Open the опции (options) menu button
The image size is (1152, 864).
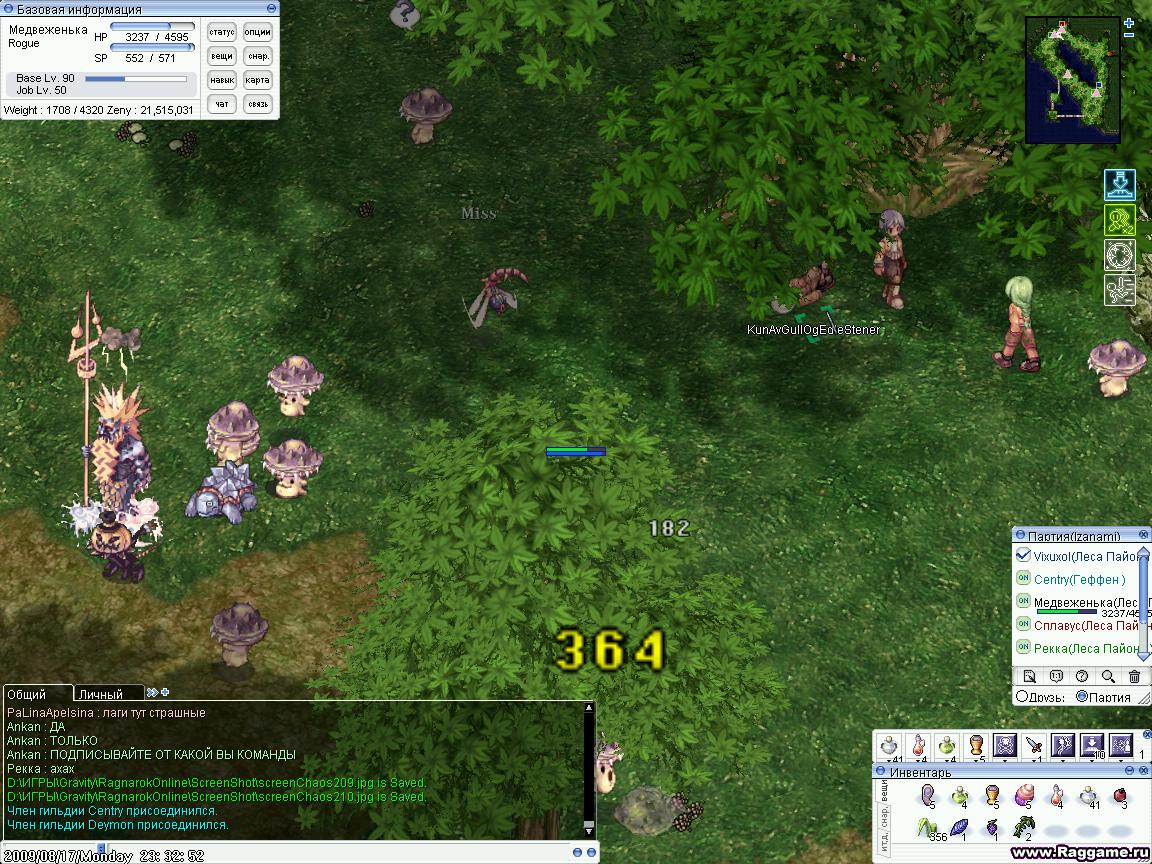coord(258,33)
